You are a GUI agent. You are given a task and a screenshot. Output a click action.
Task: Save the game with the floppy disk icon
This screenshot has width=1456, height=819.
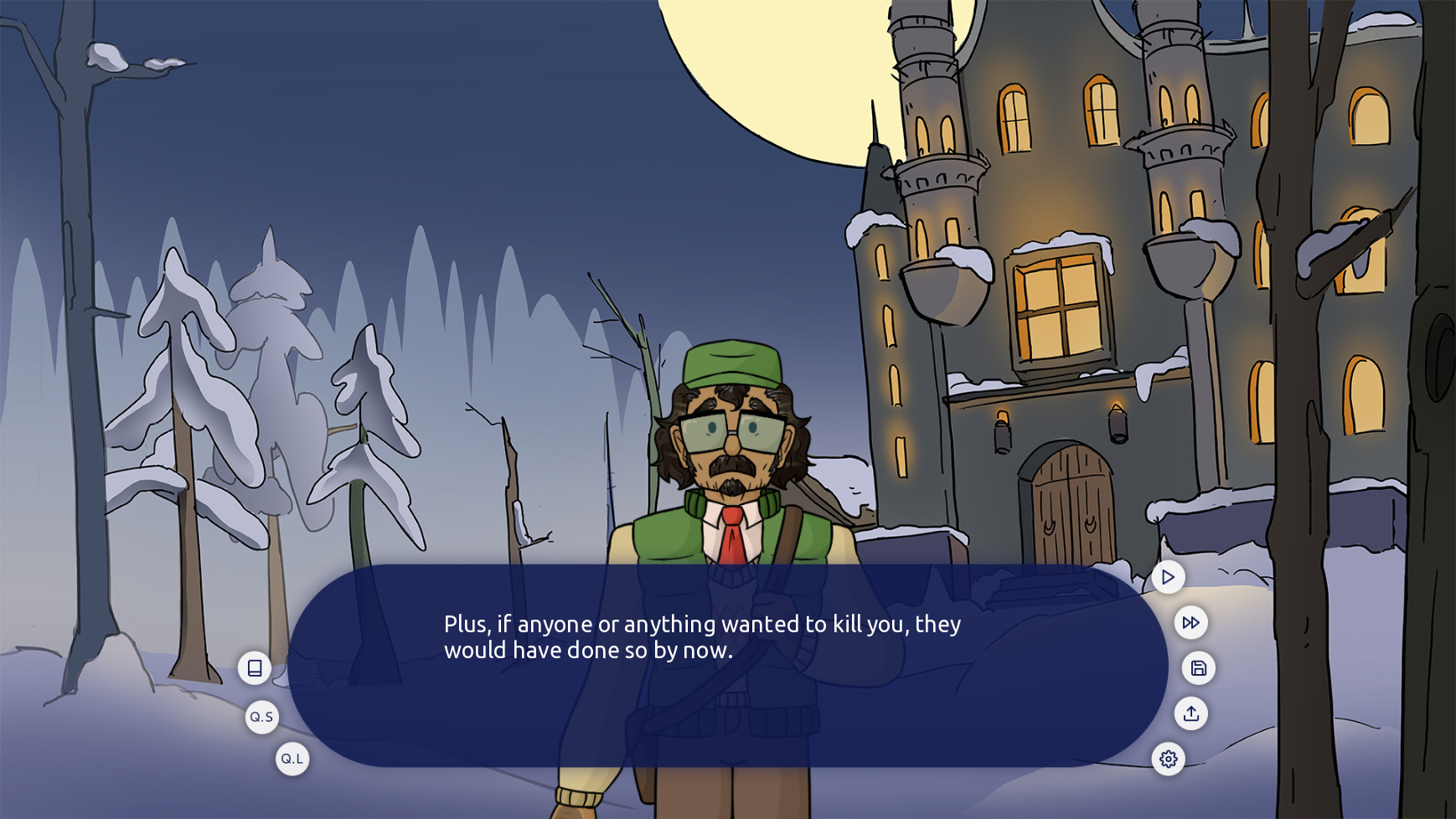pos(1198,669)
